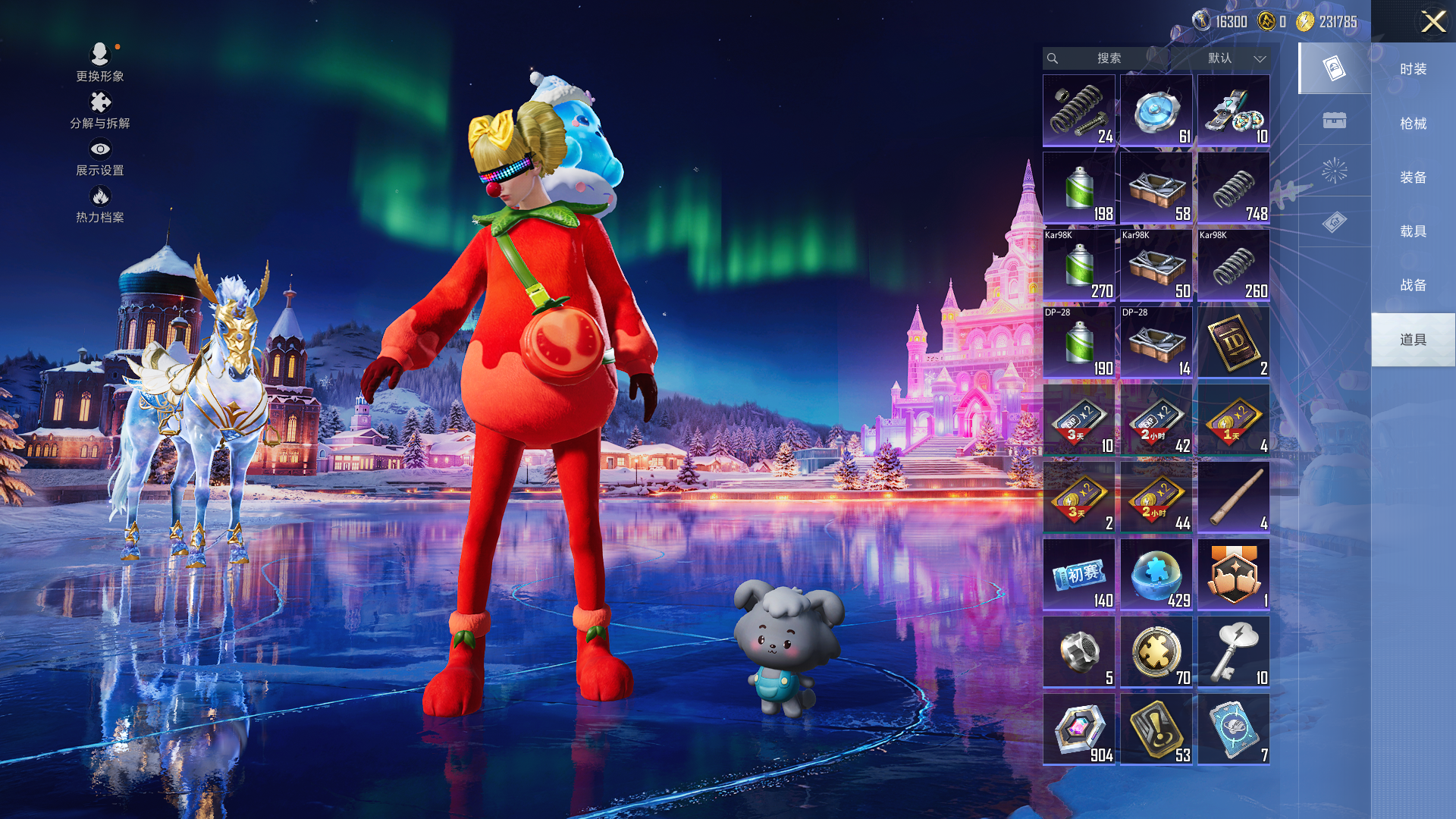Open the treasure chest sub-category icon
Image resolution: width=1456 pixels, height=819 pixels.
(1334, 120)
